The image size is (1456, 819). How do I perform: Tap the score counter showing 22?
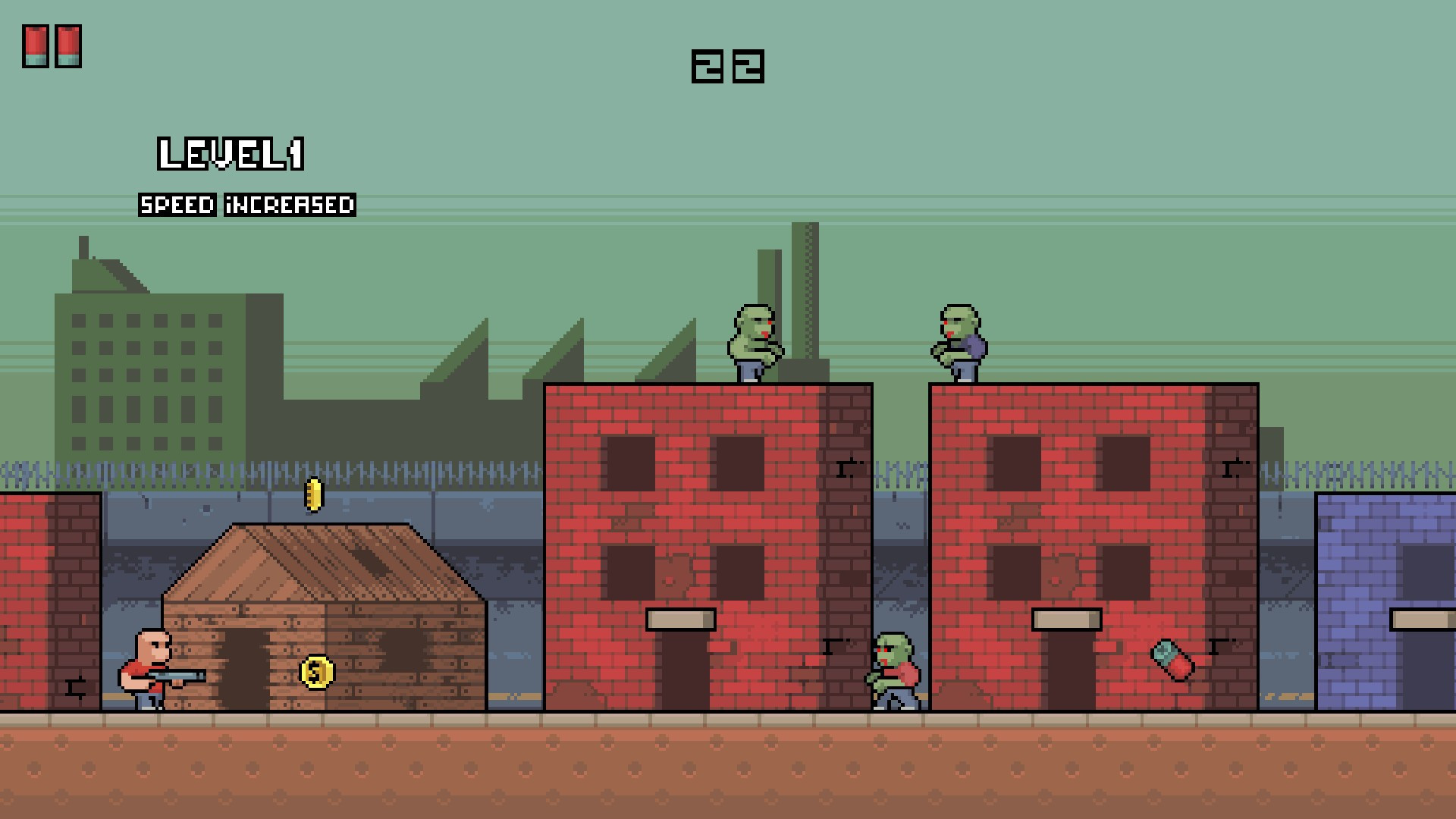pos(726,67)
